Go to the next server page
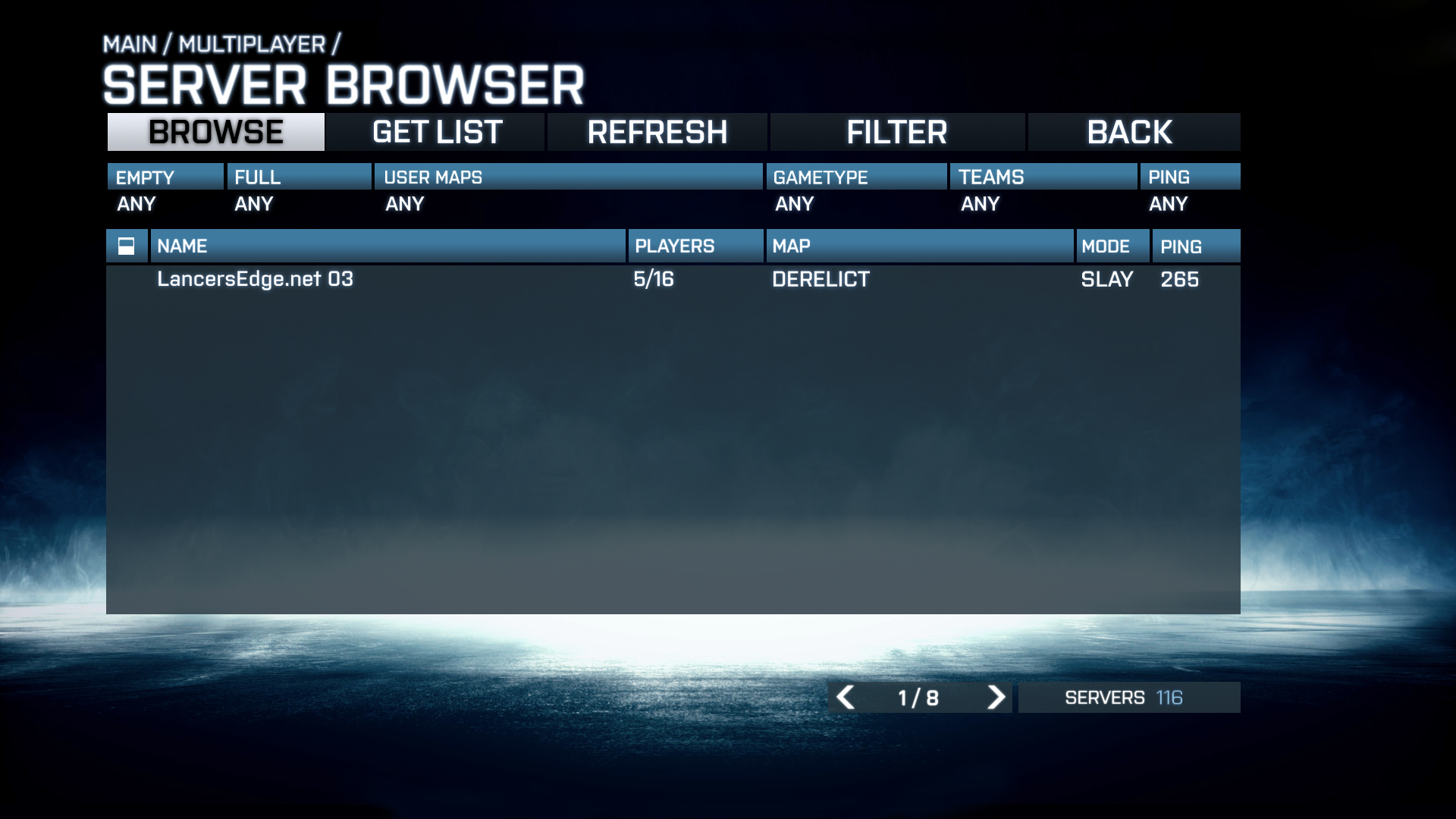 (996, 697)
